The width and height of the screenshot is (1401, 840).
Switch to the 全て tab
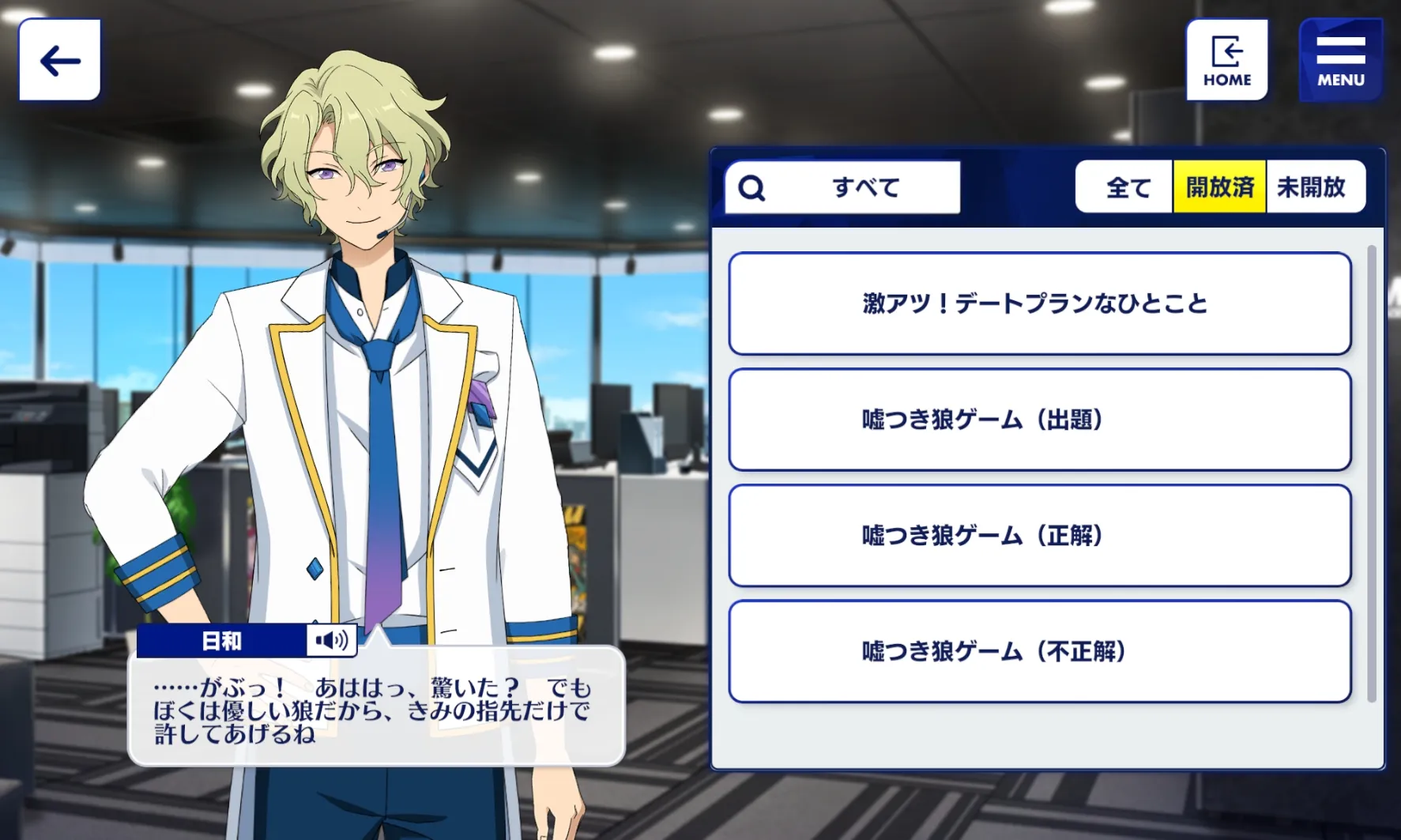point(1127,187)
